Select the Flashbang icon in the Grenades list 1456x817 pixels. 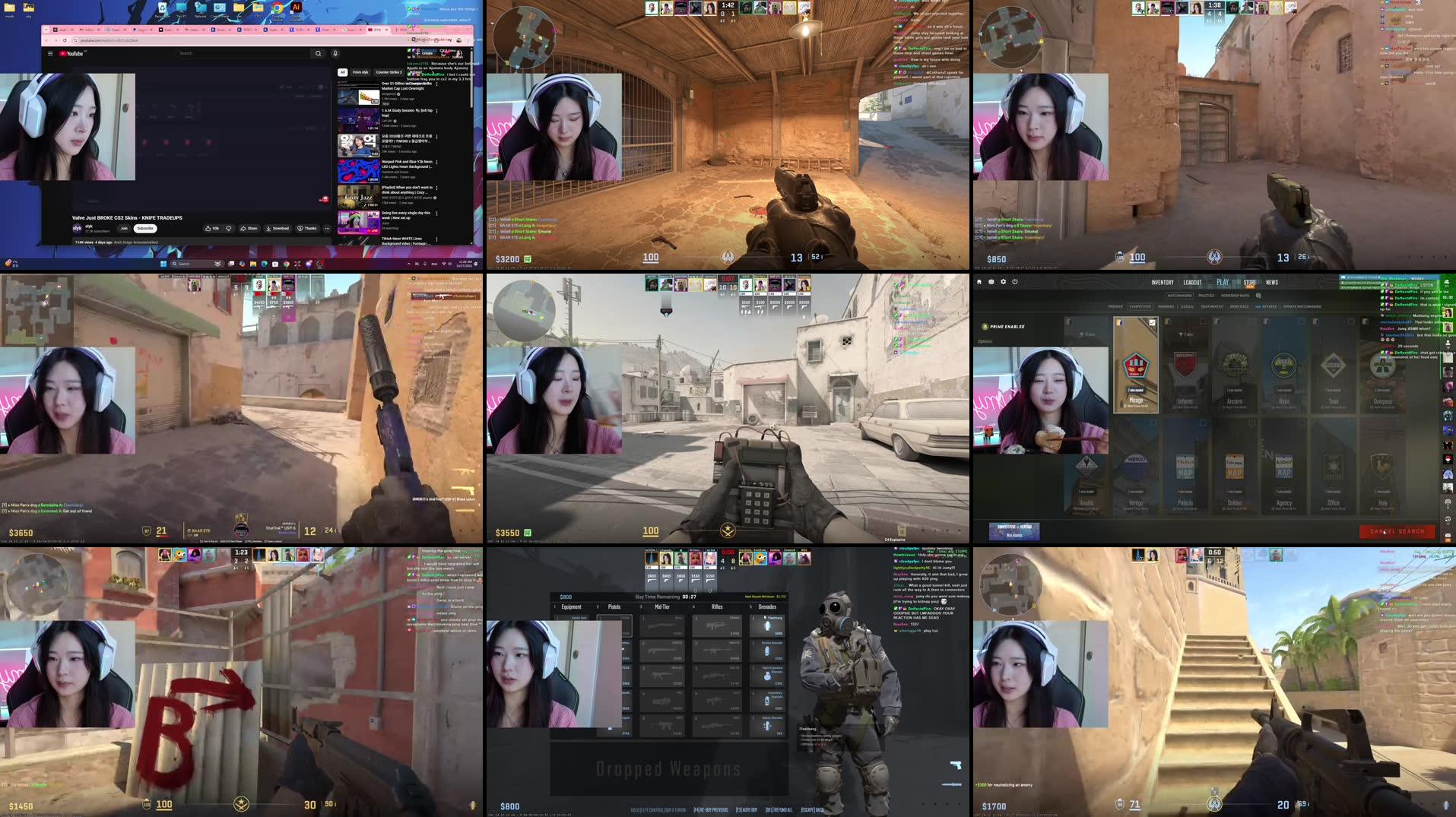pos(768,625)
